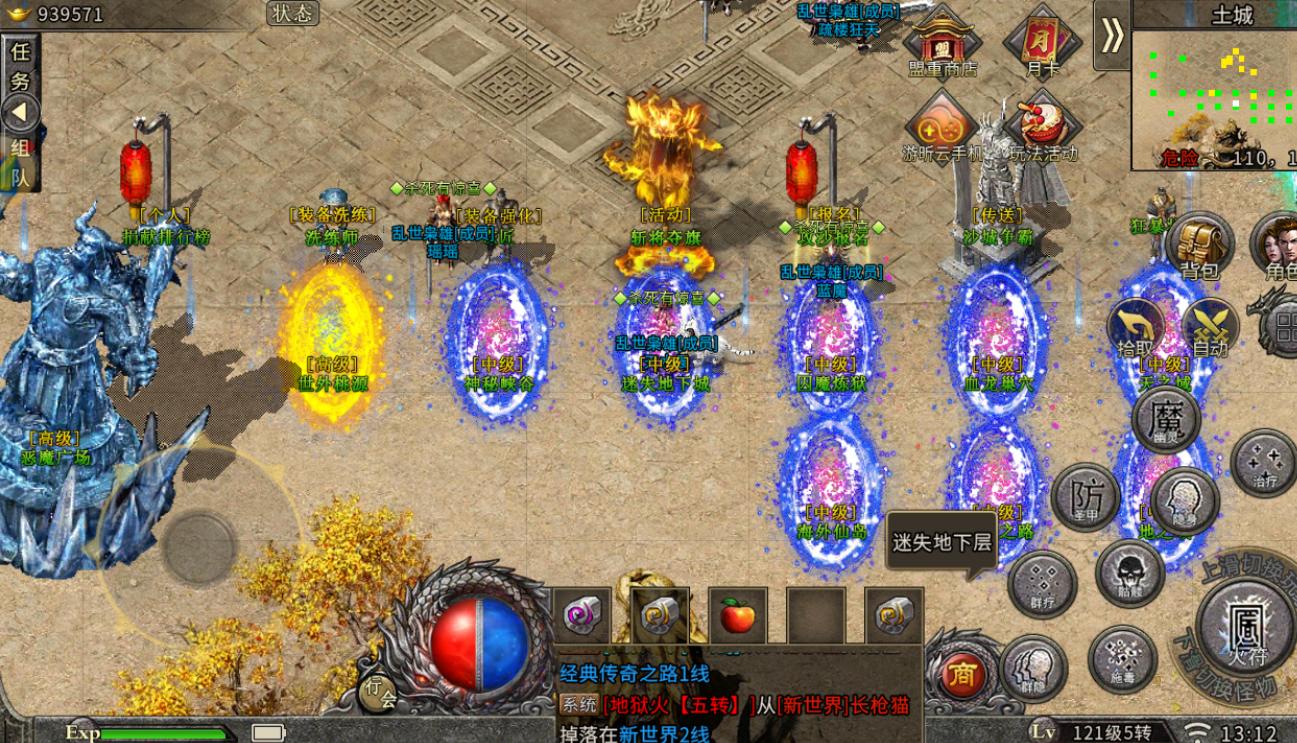1297x743 pixels.
Task: Open the 游昕云手机 icon
Action: point(942,127)
